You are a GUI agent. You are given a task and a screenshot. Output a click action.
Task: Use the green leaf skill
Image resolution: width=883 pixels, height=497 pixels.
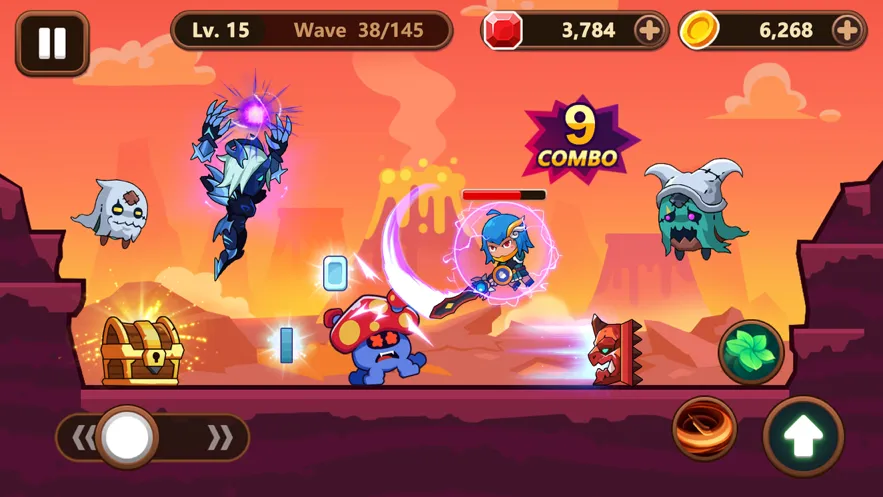pos(751,352)
